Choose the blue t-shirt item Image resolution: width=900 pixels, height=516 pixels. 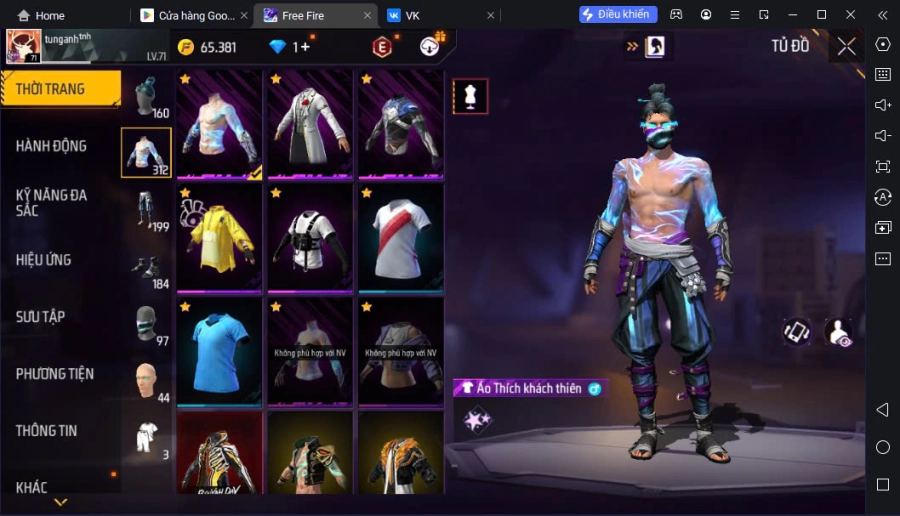(x=219, y=351)
